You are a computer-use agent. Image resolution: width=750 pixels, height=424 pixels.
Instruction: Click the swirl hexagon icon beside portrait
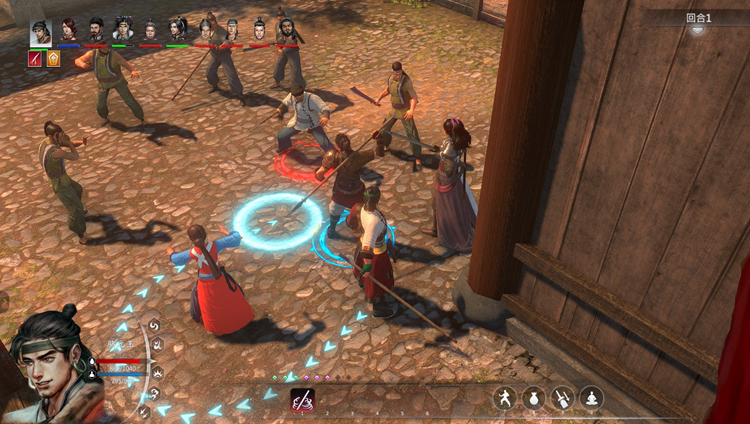(x=154, y=326)
